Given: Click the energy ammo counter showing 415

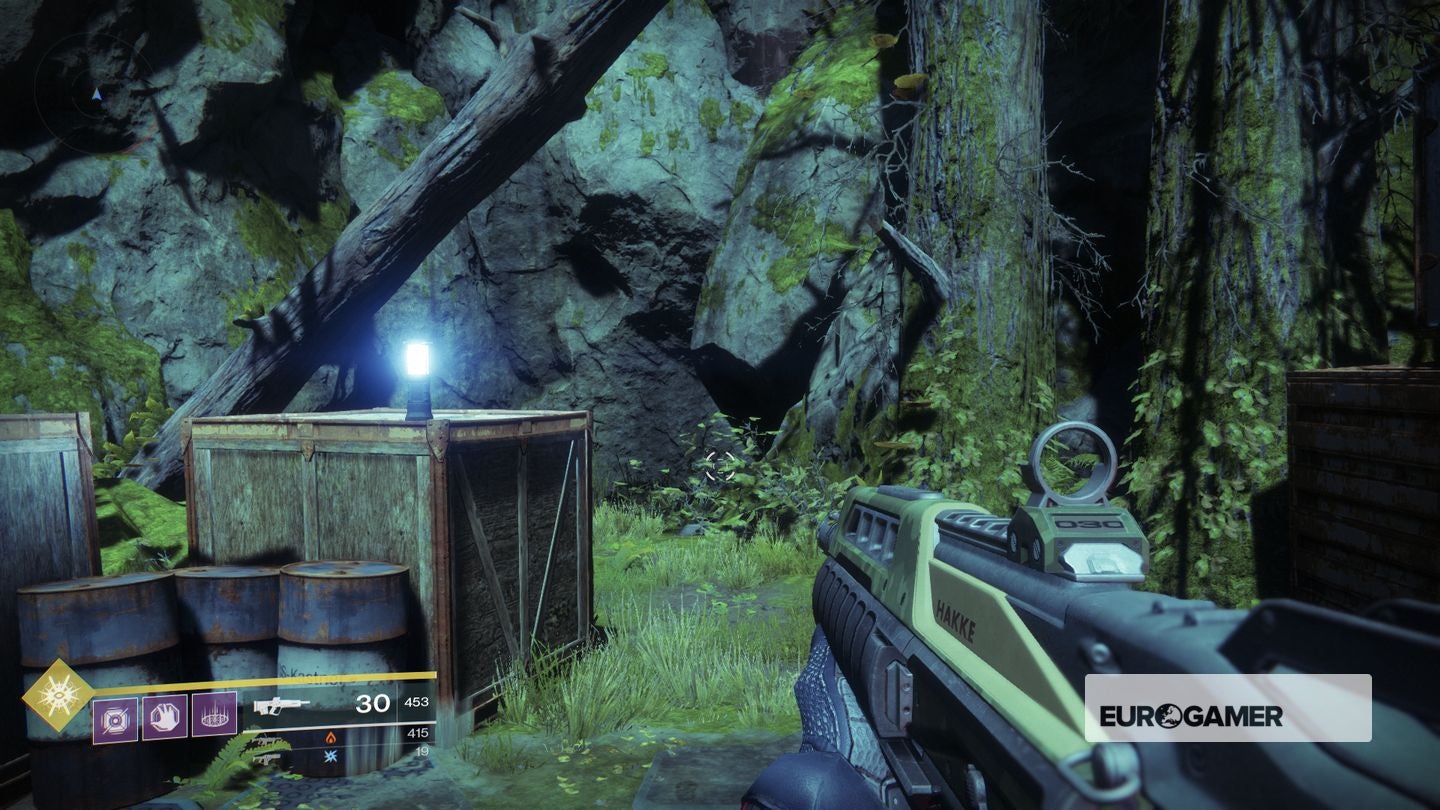Looking at the screenshot, I should point(420,732).
